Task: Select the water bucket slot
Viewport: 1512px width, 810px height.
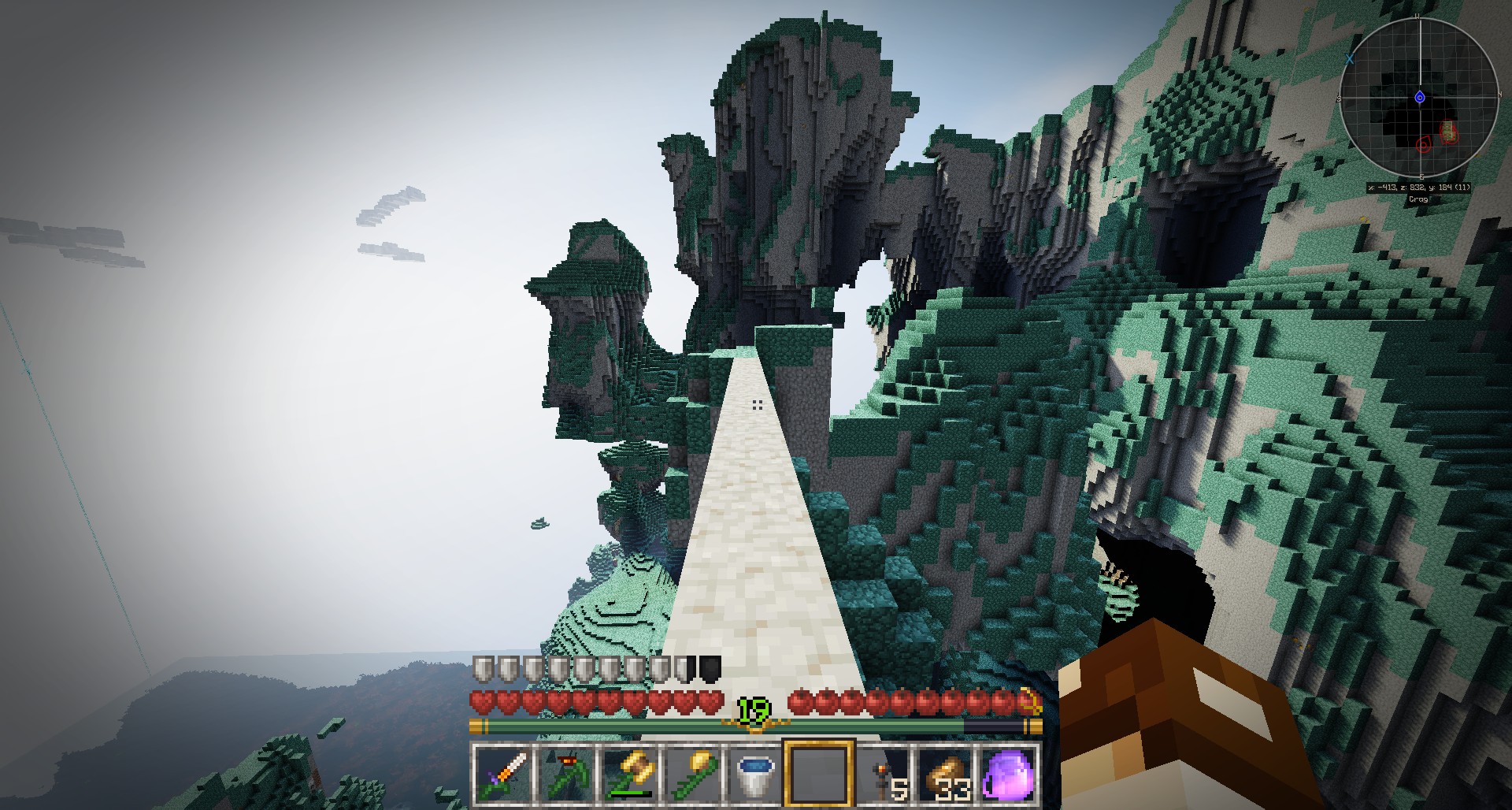Action: [x=756, y=775]
